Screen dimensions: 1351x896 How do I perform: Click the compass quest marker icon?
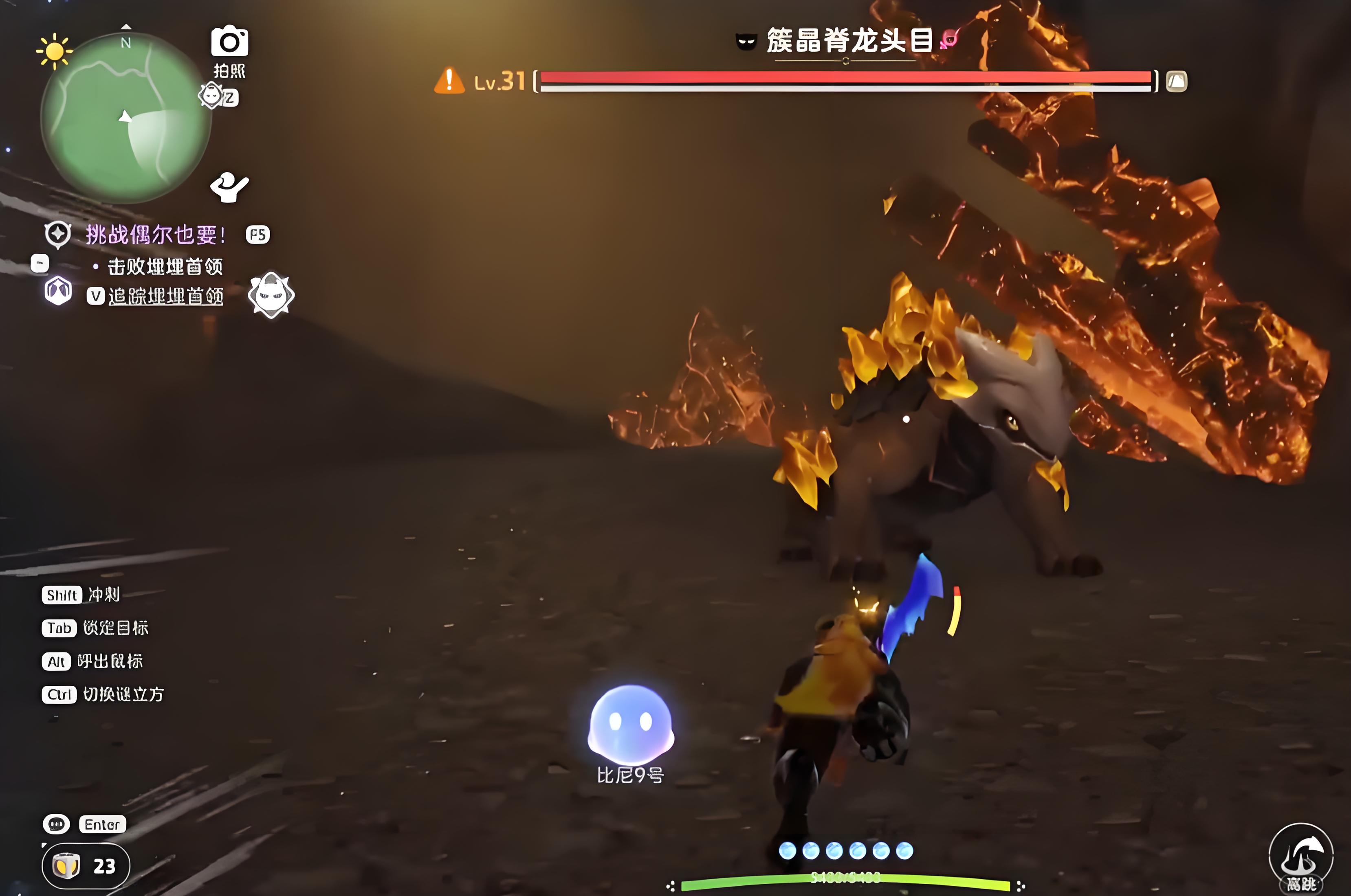(58, 234)
